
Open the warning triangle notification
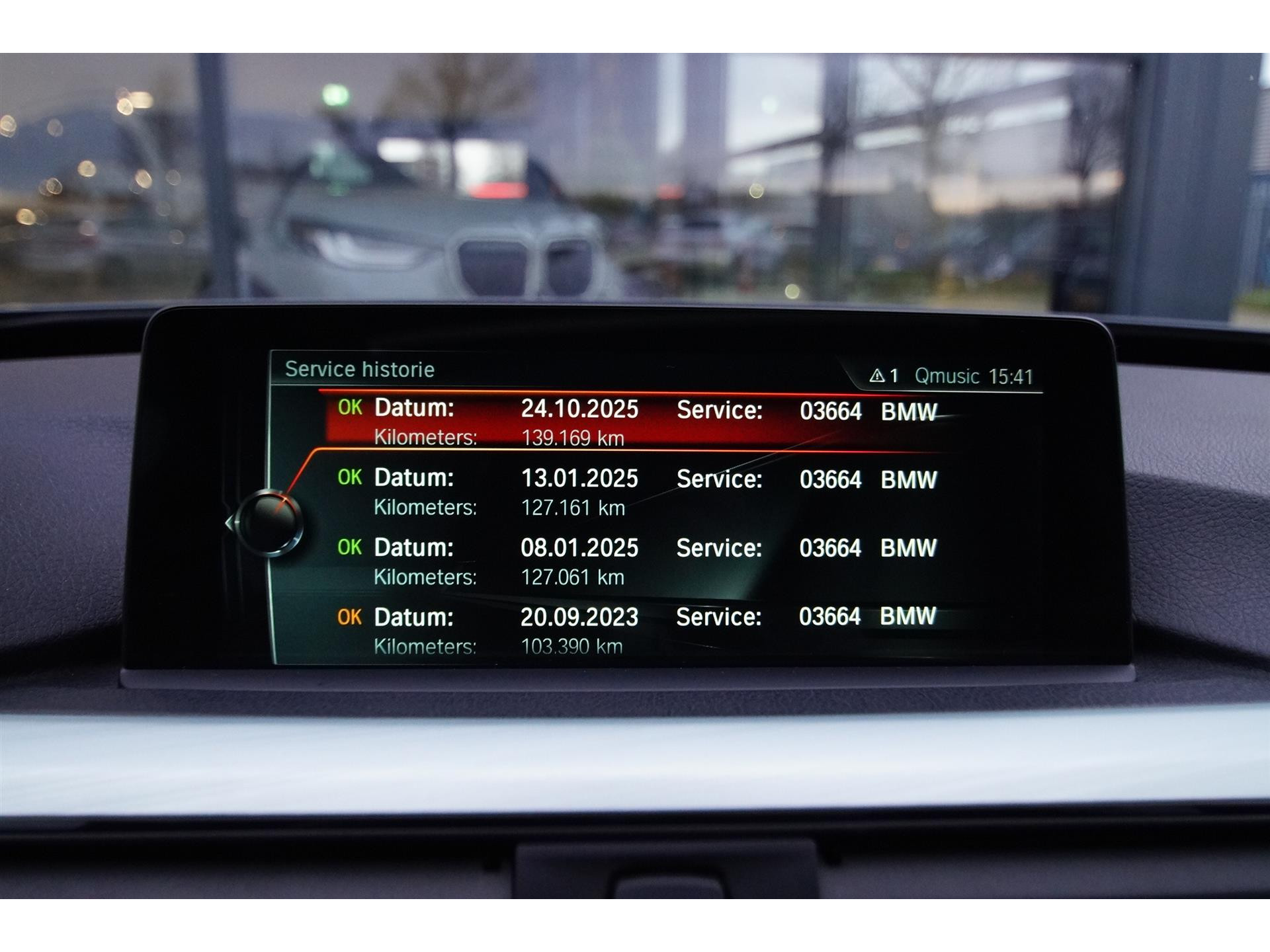[882, 376]
